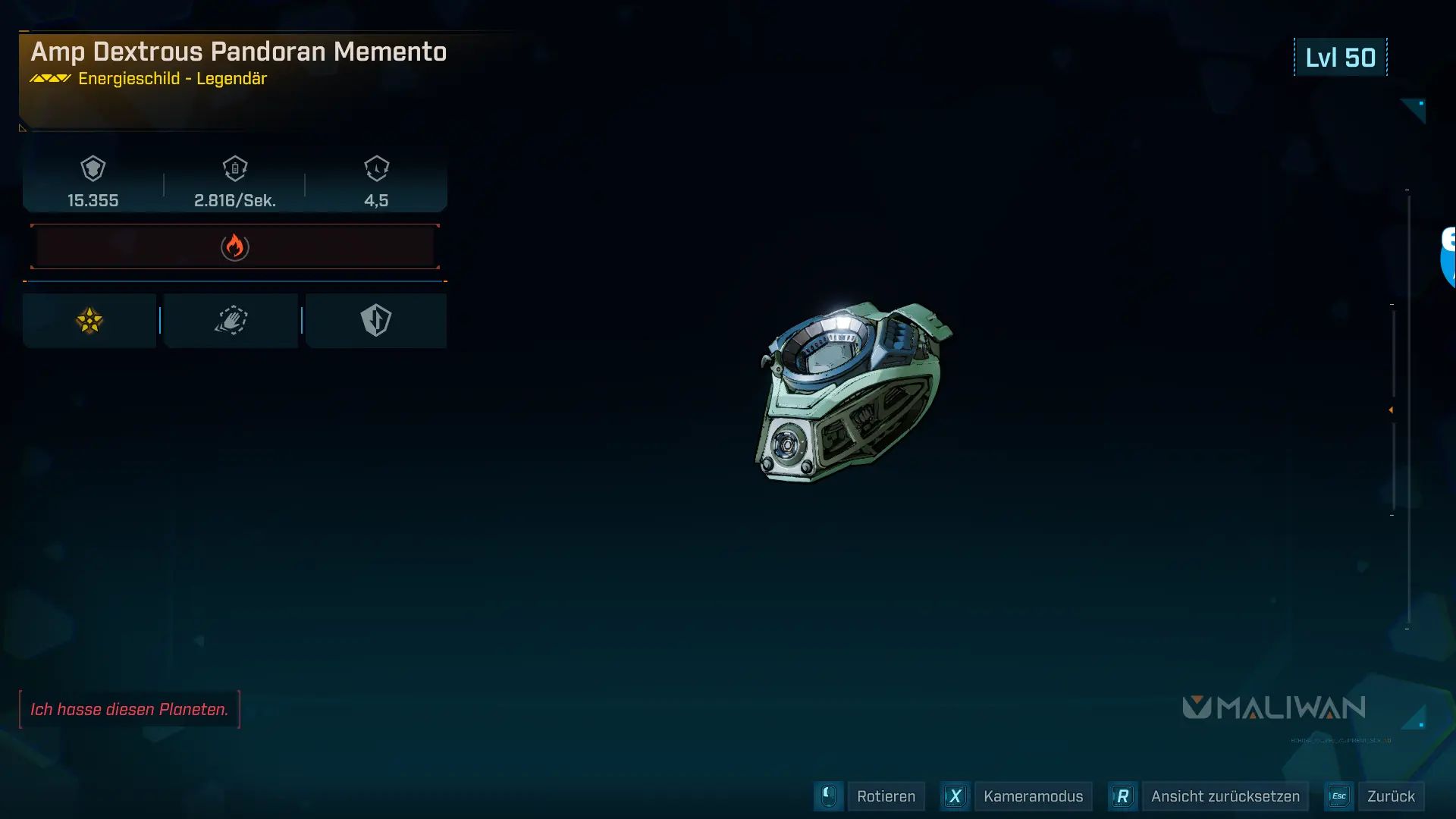1456x819 pixels.
Task: Select the flavor text Ich hasse diesen Planeten
Action: (130, 709)
